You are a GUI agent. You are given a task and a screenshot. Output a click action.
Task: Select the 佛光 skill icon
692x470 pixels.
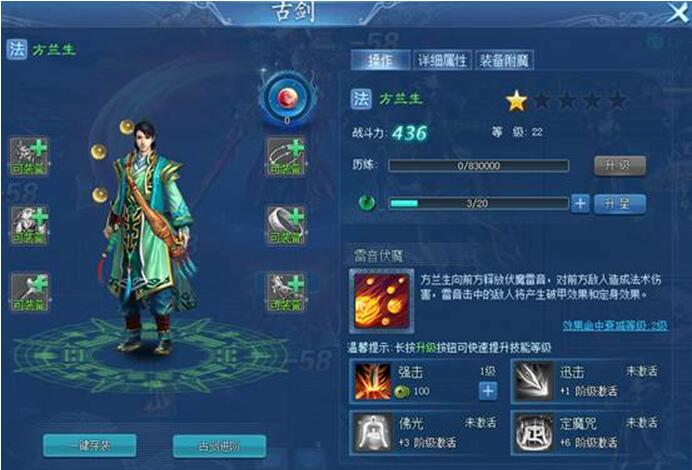tap(372, 431)
